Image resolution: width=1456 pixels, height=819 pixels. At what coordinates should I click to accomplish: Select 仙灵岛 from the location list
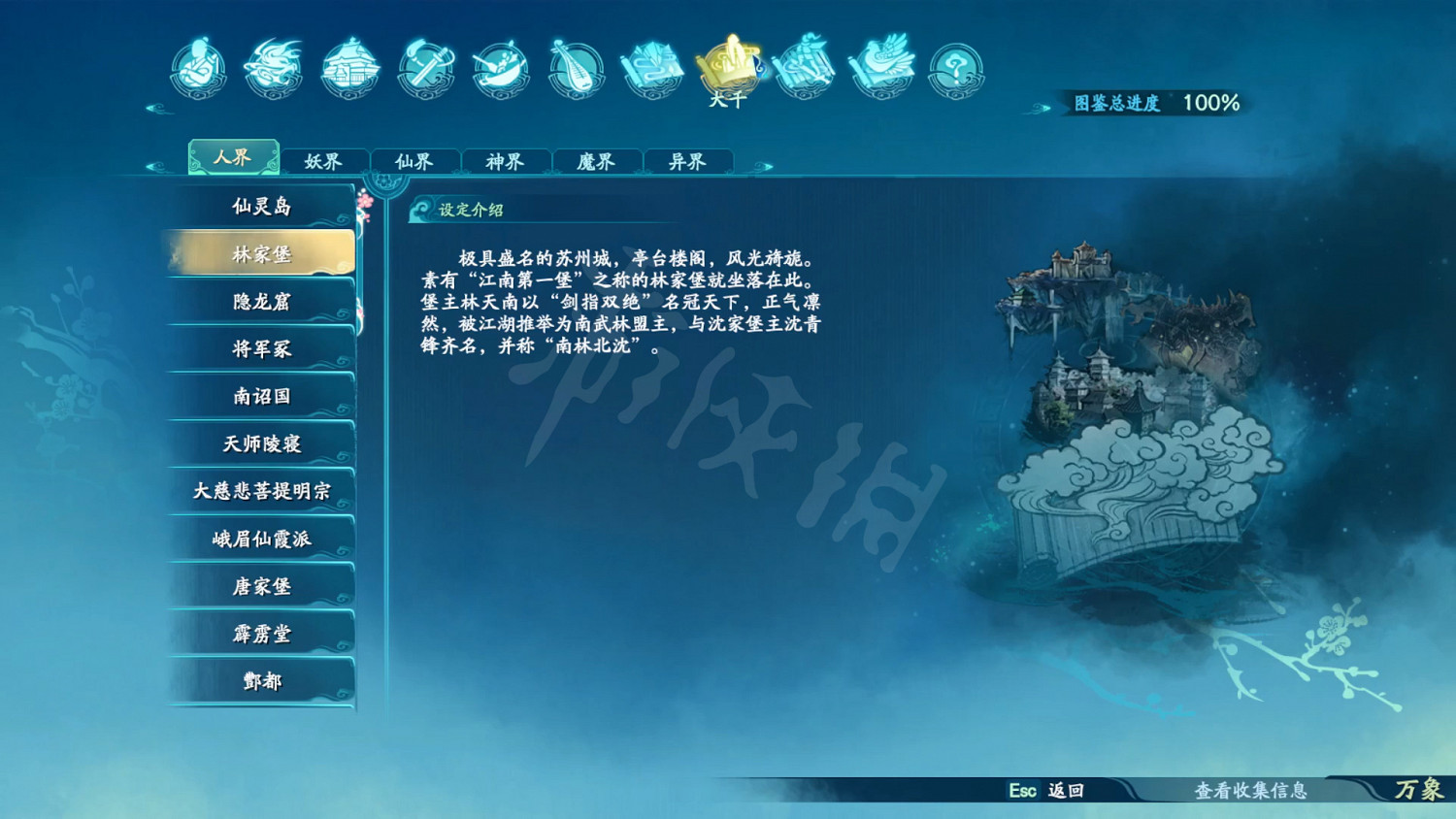pos(260,206)
